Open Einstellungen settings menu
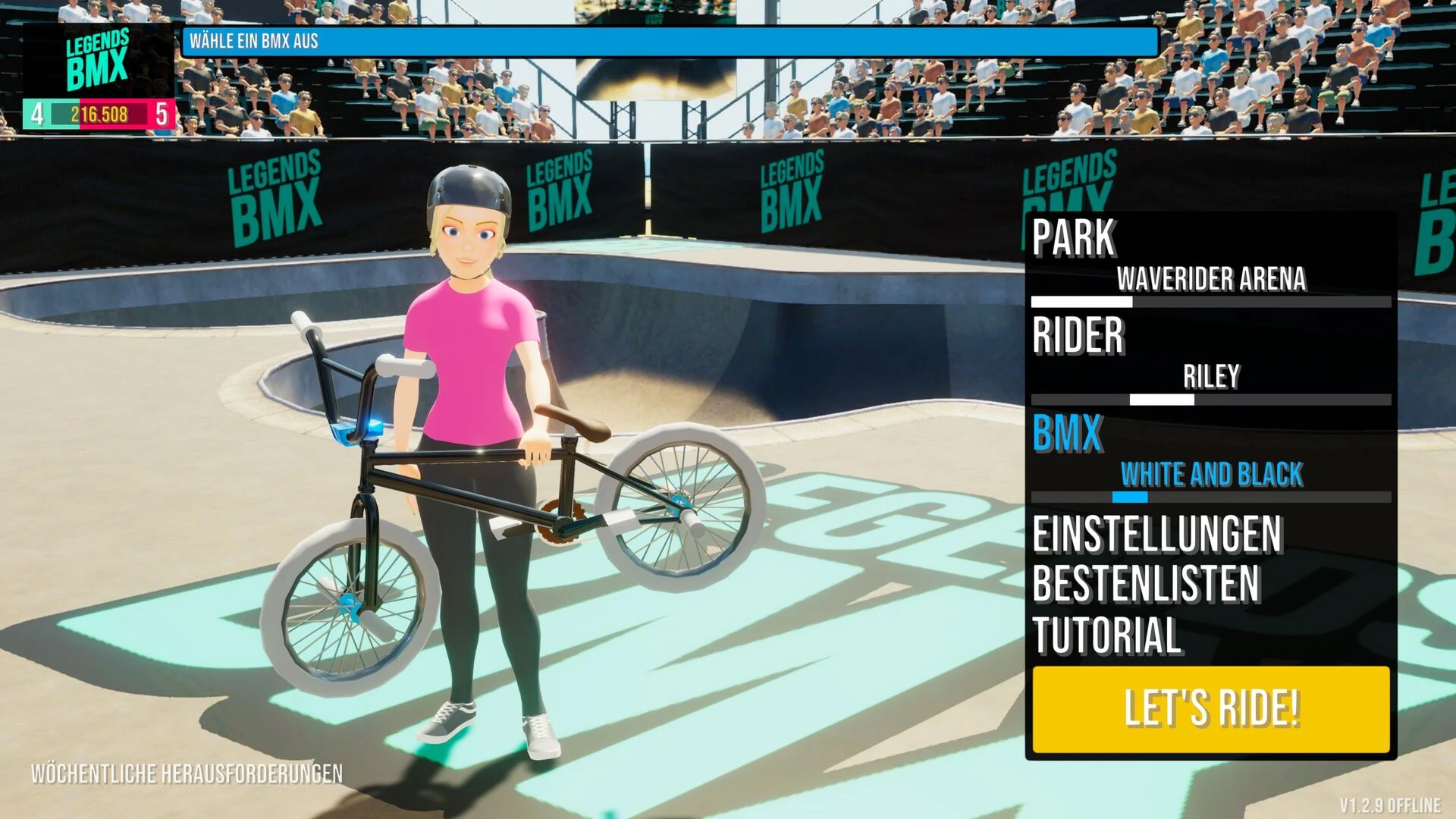Image resolution: width=1456 pixels, height=819 pixels. coord(1157,535)
